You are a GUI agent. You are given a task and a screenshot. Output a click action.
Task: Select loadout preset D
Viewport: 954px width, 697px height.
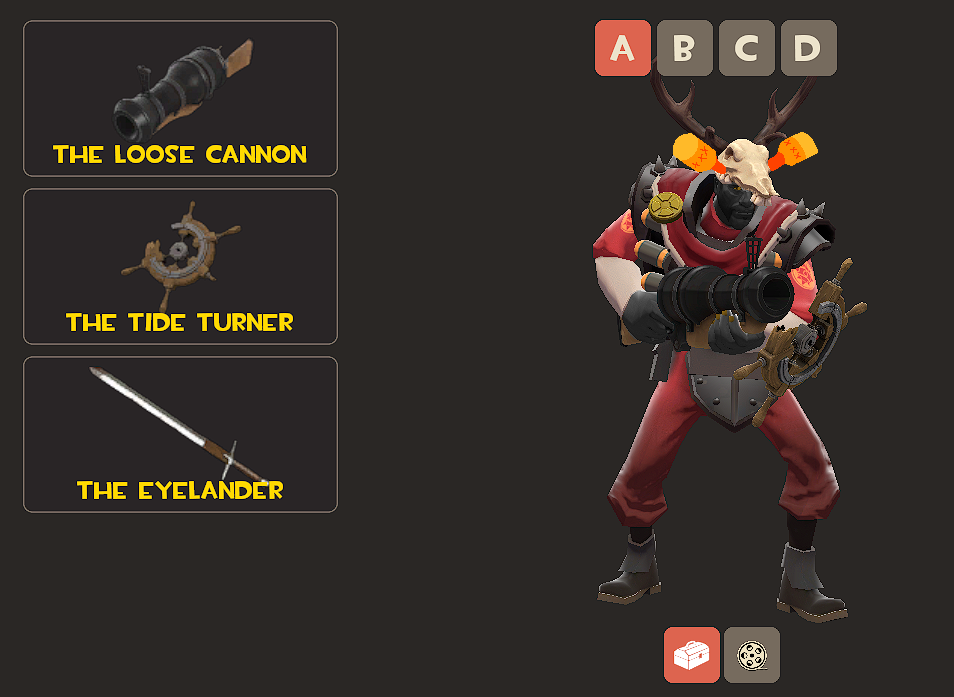pyautogui.click(x=808, y=48)
